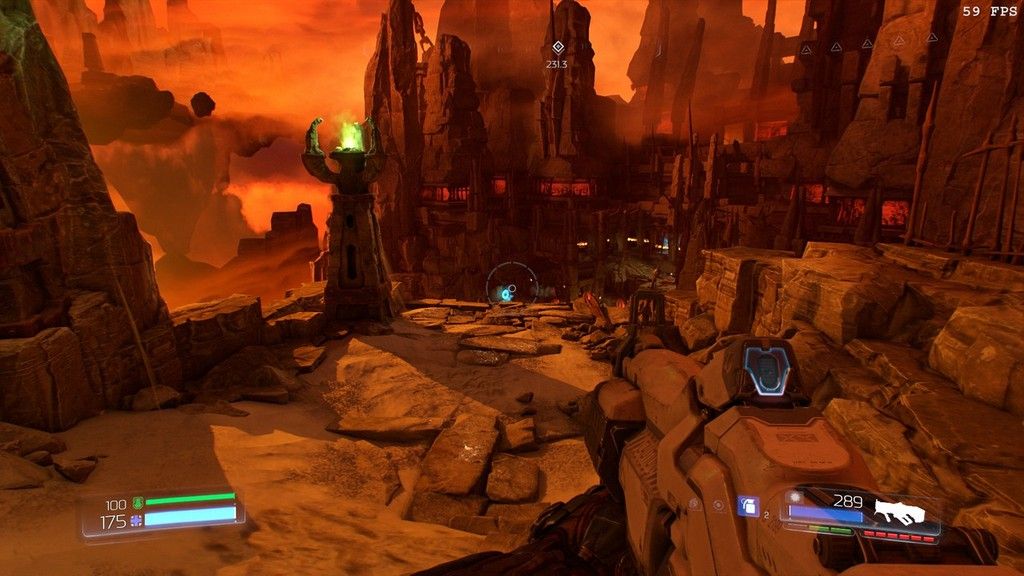This screenshot has width=1024, height=576.
Task: Click the frag grenade equipment icon
Action: 748,506
